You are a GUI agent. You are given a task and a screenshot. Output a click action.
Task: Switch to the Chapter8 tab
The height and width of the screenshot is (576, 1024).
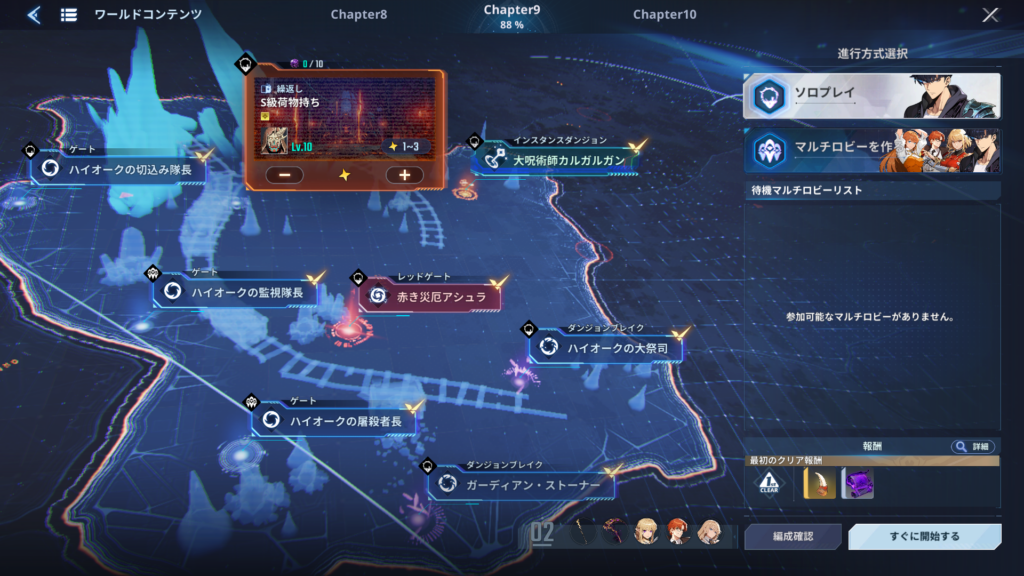tap(358, 15)
